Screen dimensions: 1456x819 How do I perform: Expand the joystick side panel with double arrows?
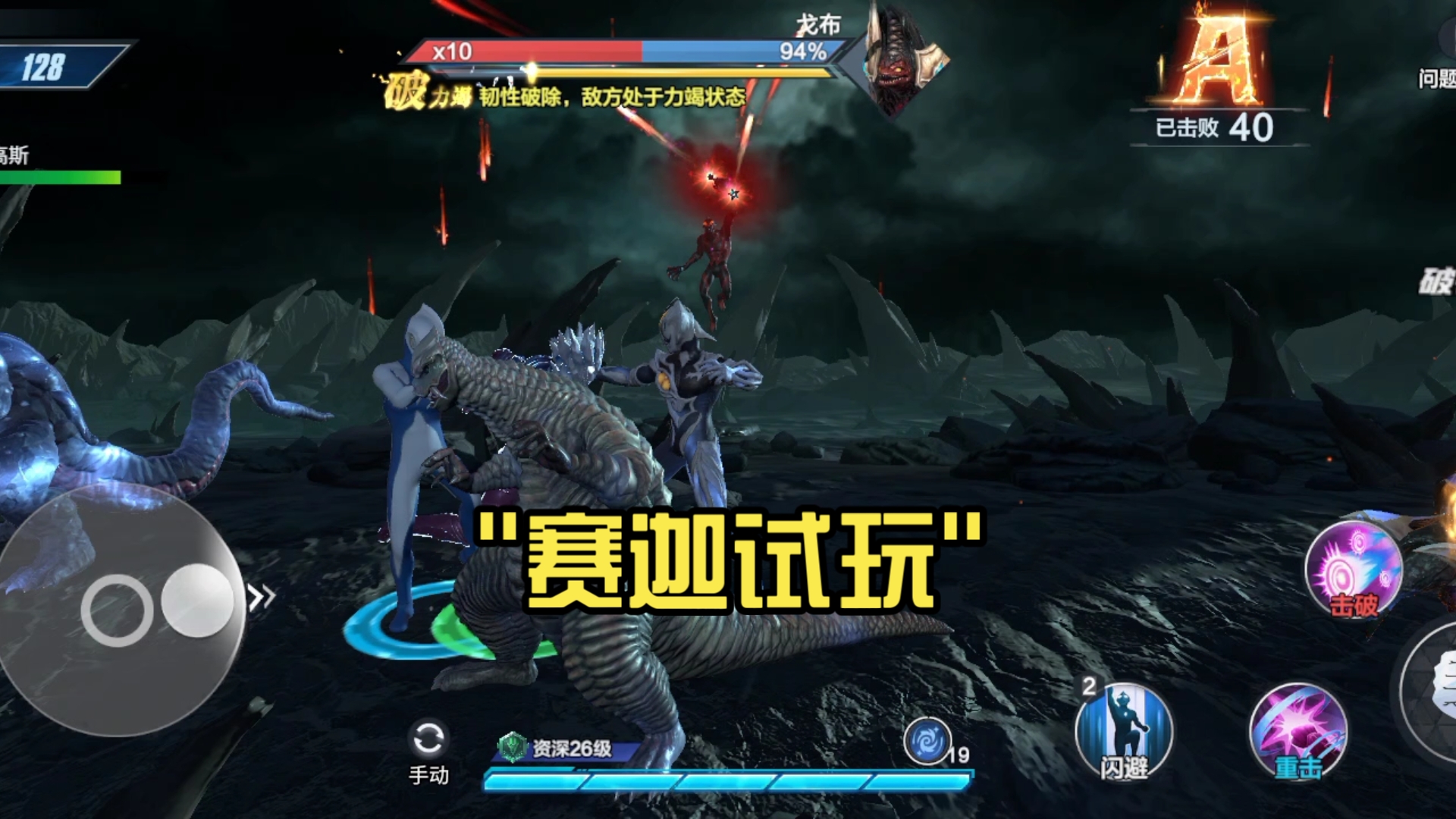[262, 595]
